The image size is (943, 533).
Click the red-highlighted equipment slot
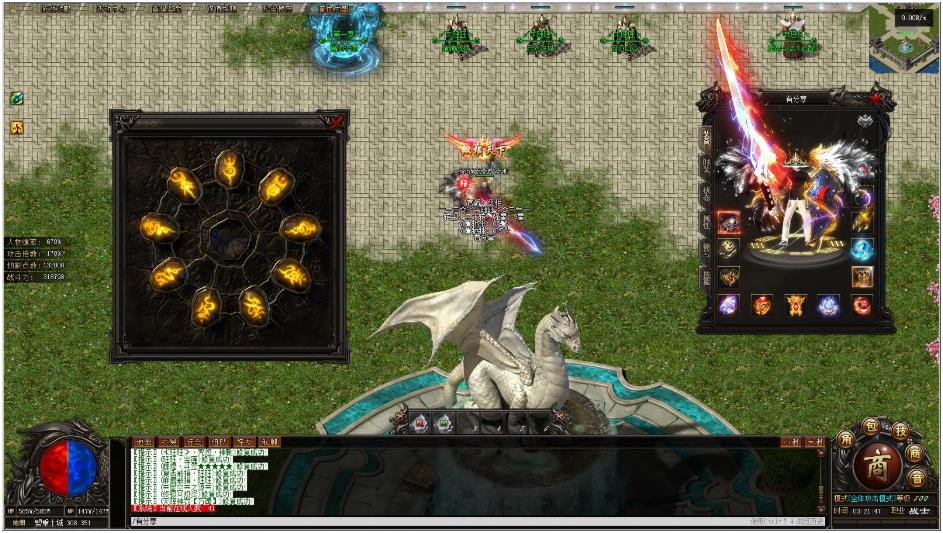[x=730, y=222]
